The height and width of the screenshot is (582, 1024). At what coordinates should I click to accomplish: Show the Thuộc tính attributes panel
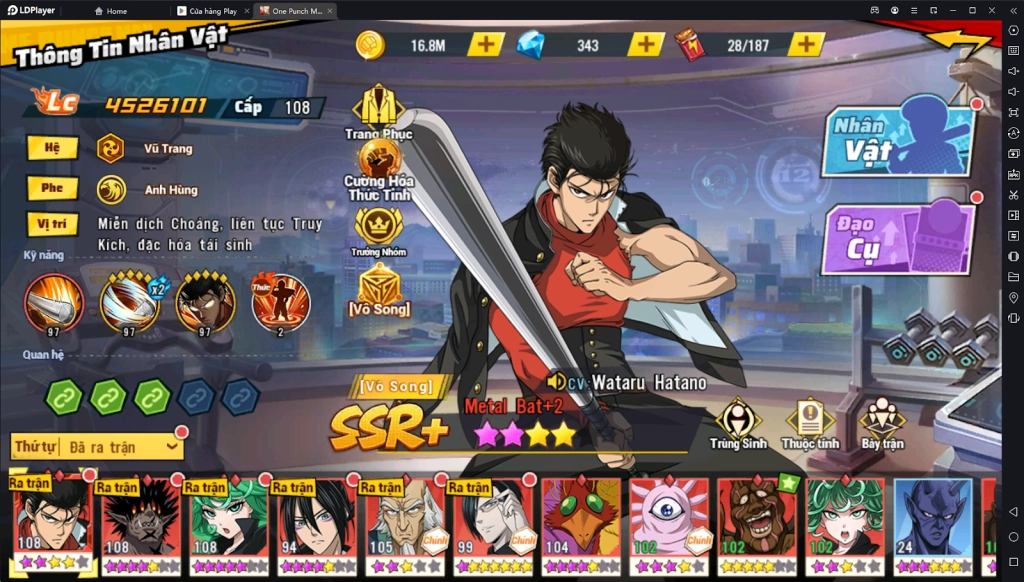[810, 422]
